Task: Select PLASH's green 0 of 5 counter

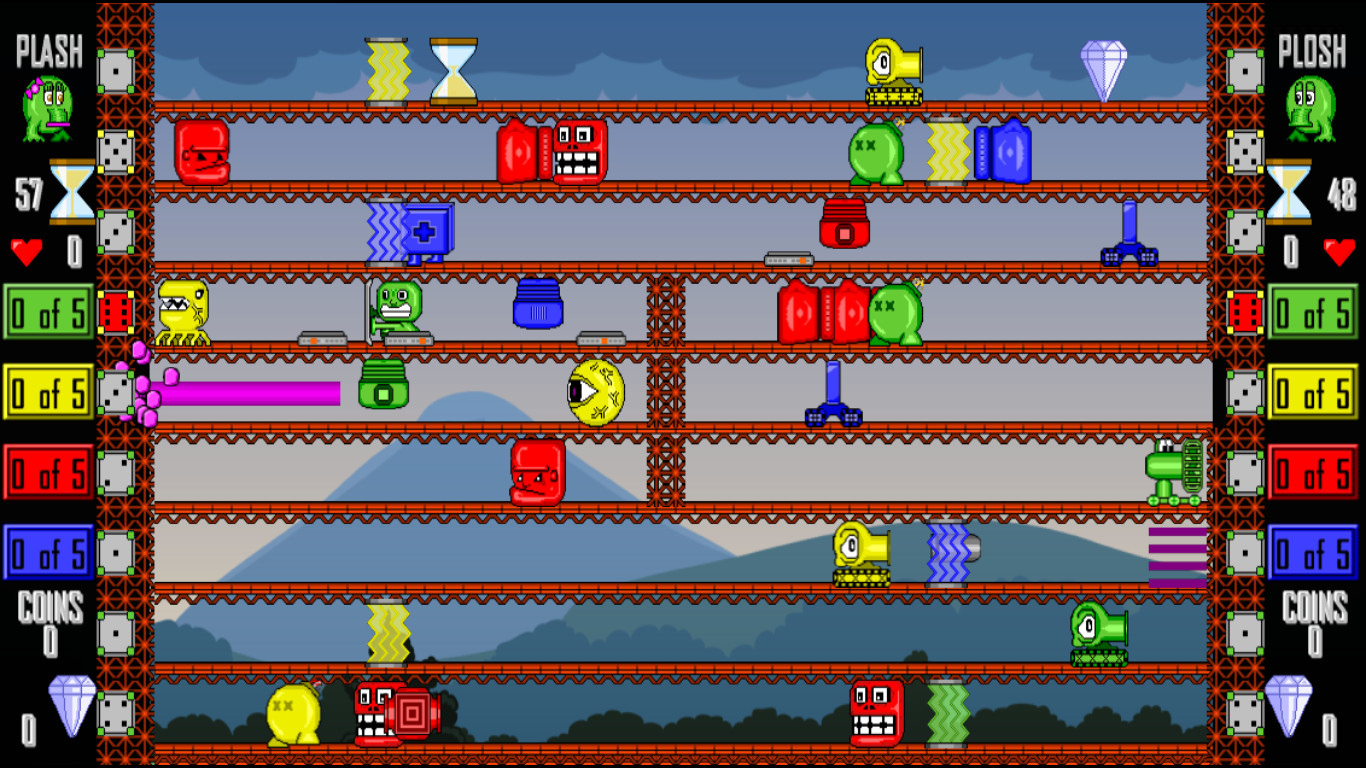Action: pyautogui.click(x=47, y=312)
